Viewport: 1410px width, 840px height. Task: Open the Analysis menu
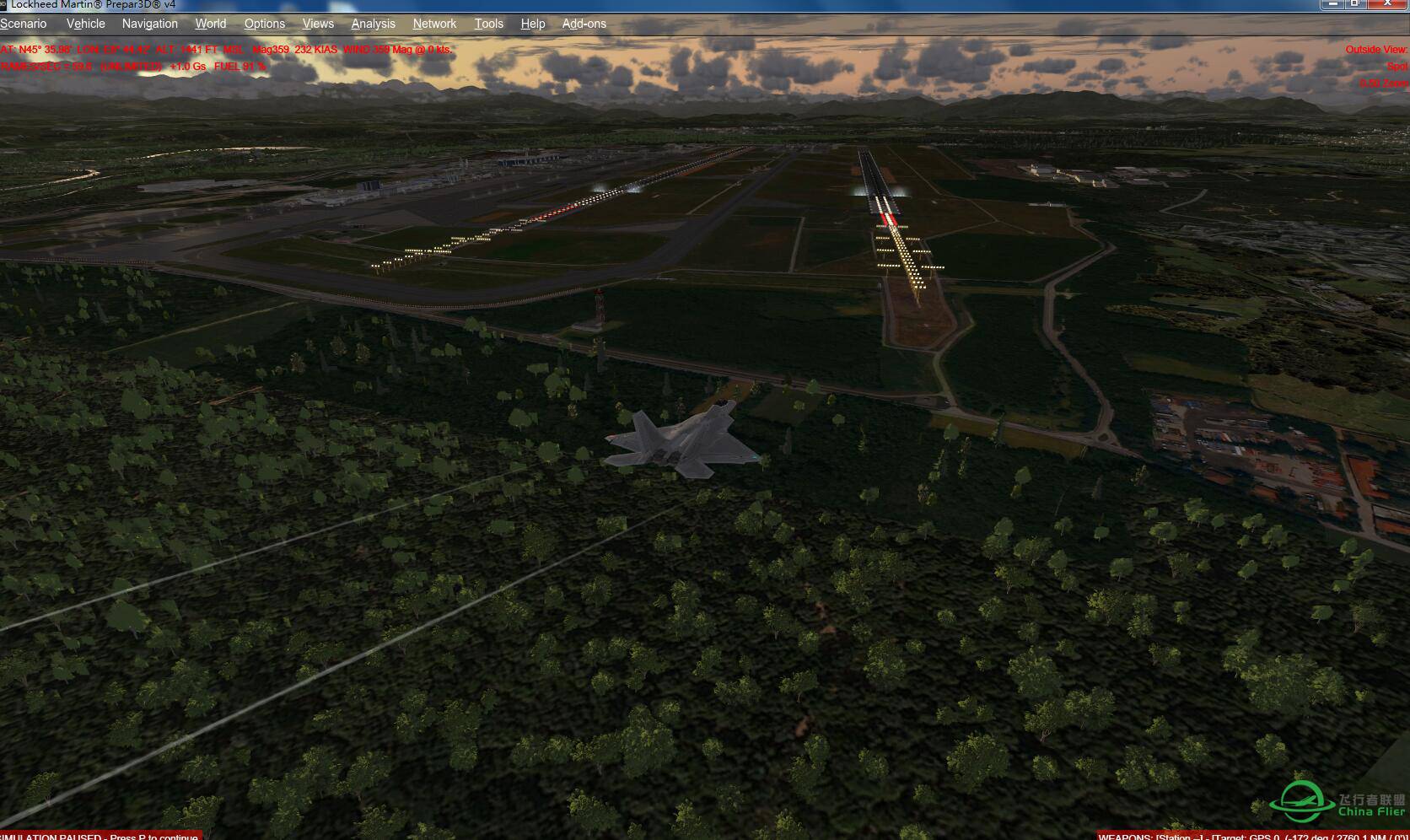click(x=373, y=24)
